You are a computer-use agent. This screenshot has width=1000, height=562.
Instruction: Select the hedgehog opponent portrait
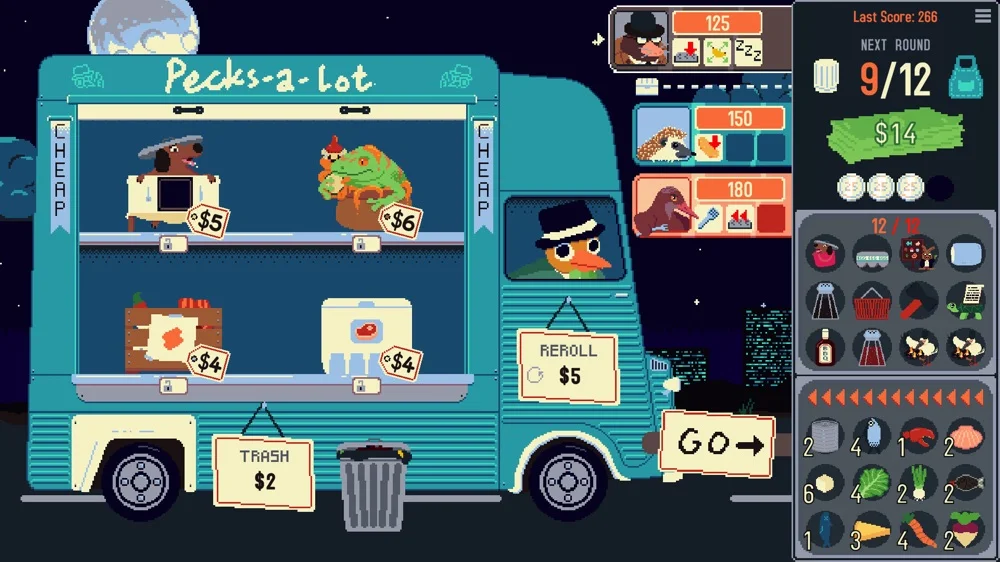coord(664,134)
